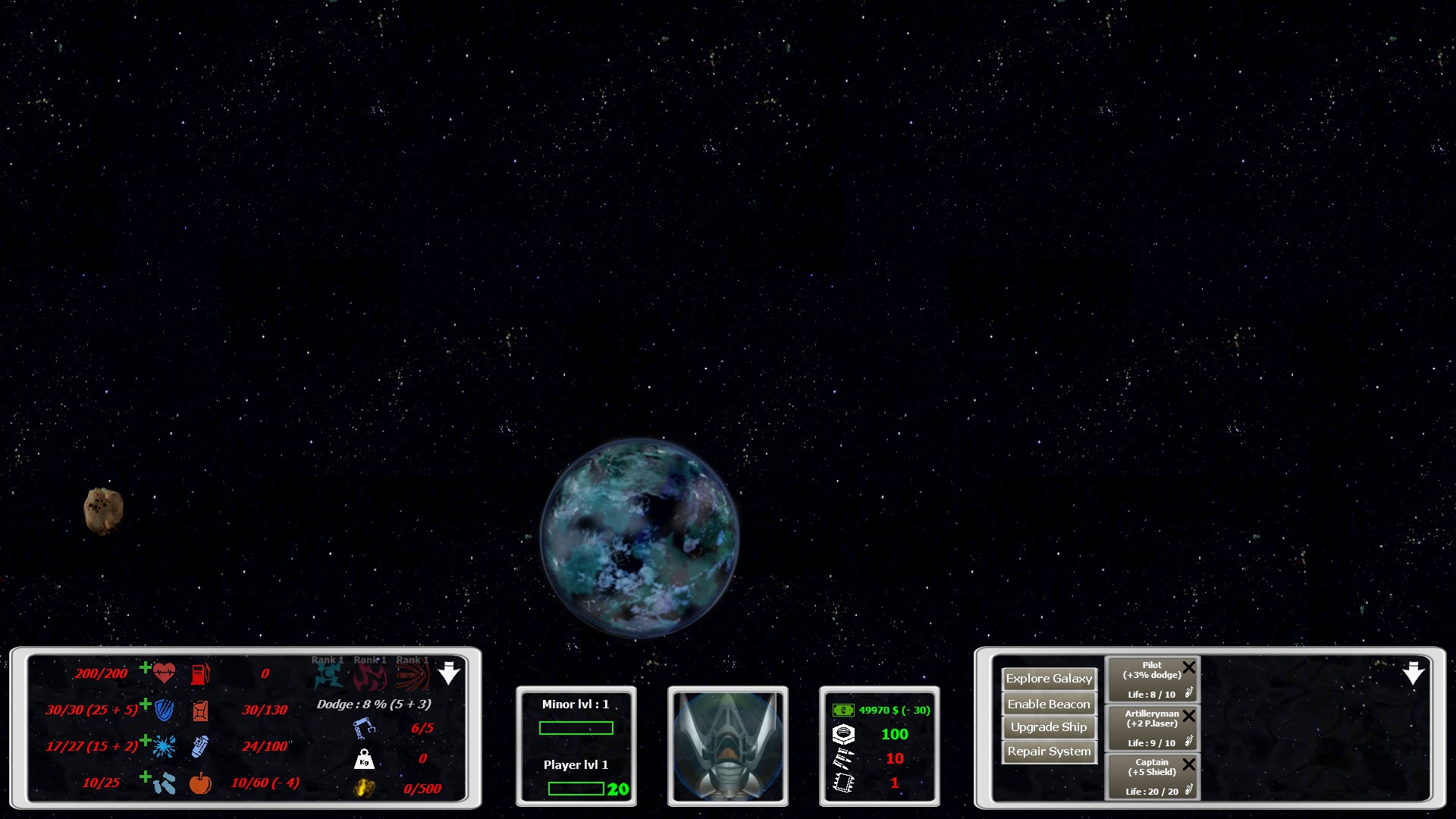Open the Upgrade Ship menu

point(1049,727)
